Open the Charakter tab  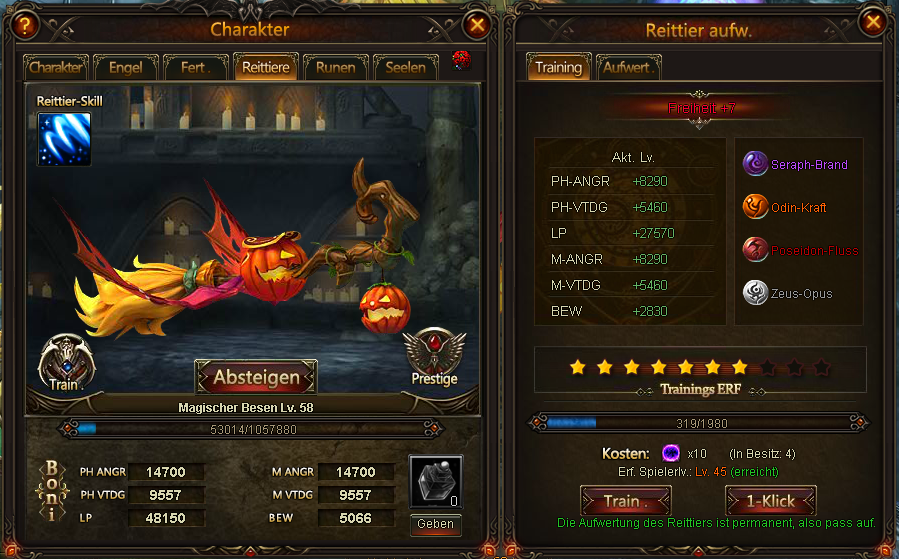coord(56,68)
